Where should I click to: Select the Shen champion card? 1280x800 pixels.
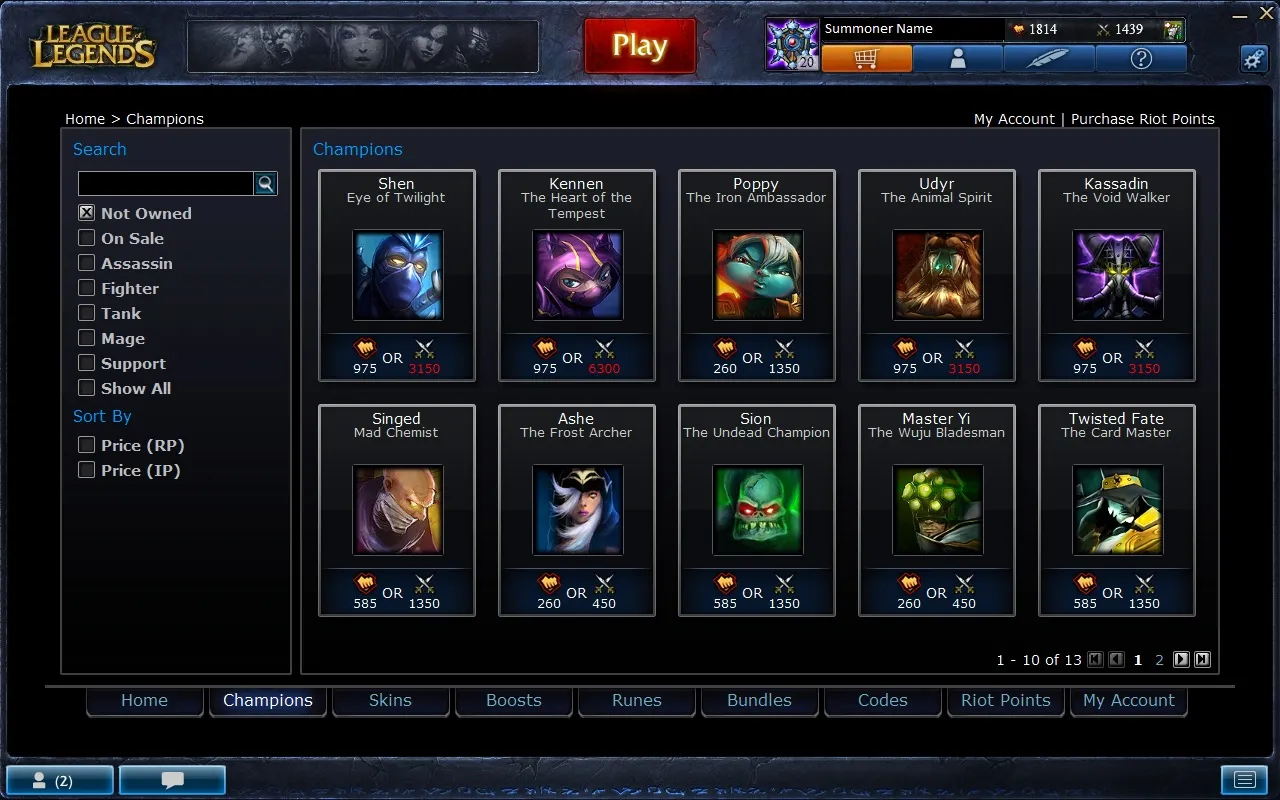397,275
